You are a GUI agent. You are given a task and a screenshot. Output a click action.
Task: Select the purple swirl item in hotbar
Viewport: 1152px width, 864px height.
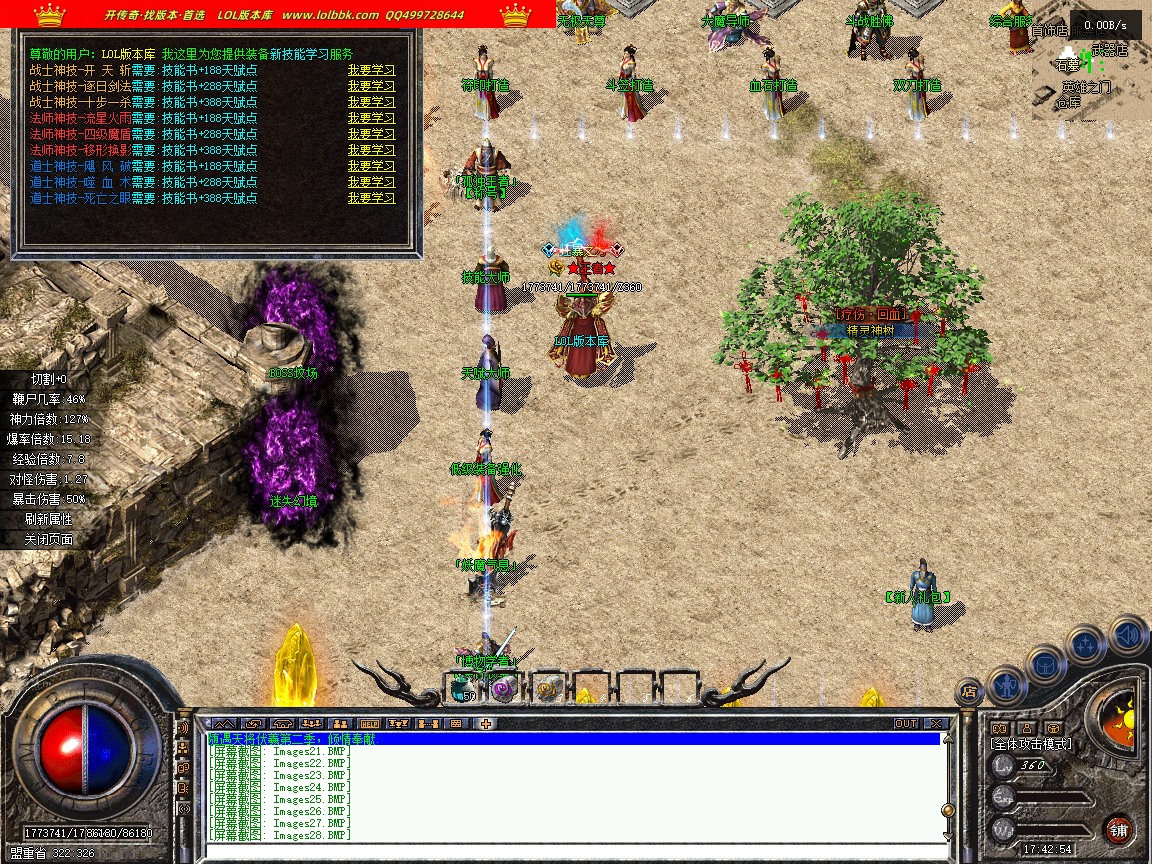click(505, 687)
